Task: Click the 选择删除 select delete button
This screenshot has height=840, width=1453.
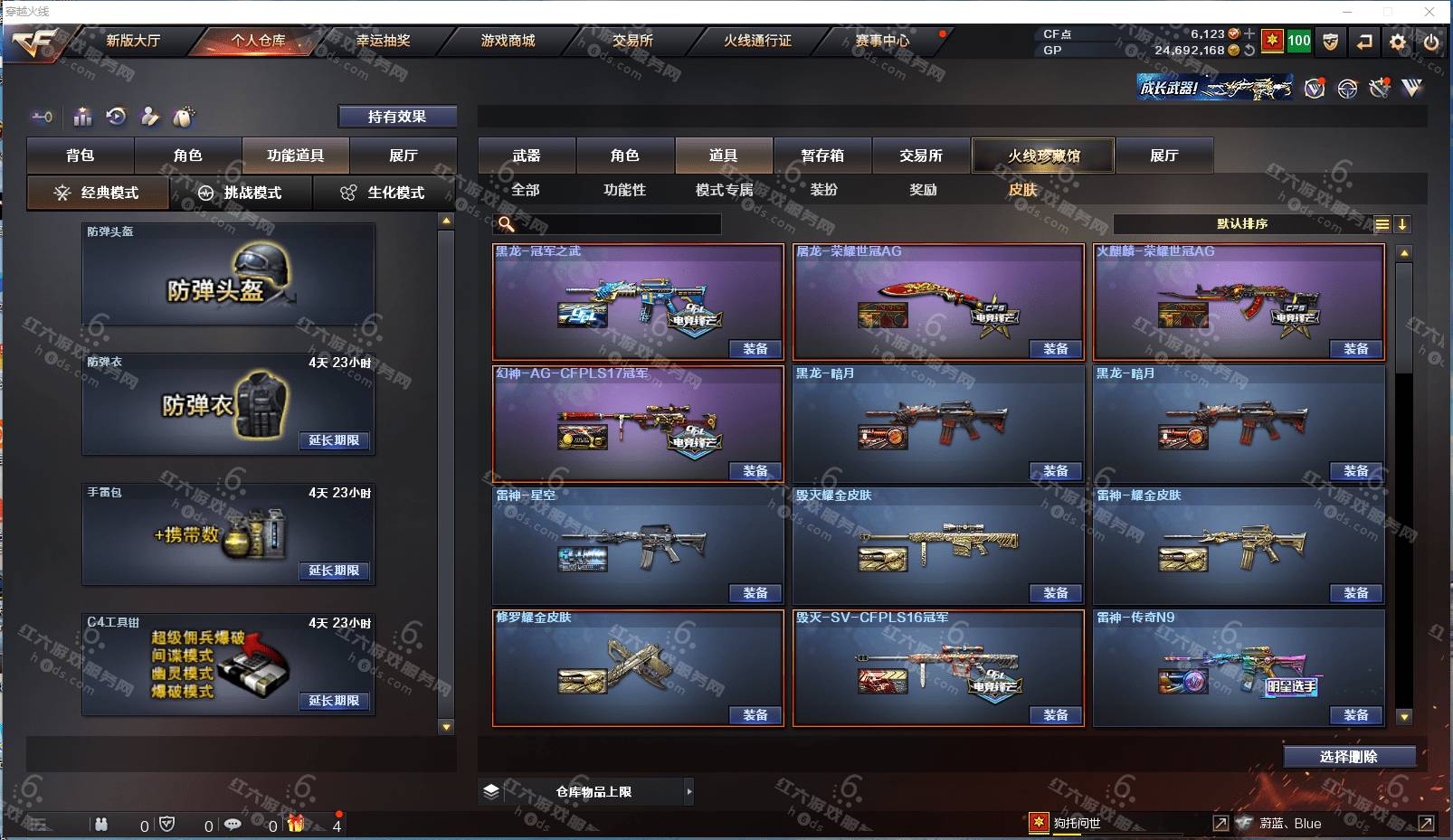Action: (x=1348, y=757)
